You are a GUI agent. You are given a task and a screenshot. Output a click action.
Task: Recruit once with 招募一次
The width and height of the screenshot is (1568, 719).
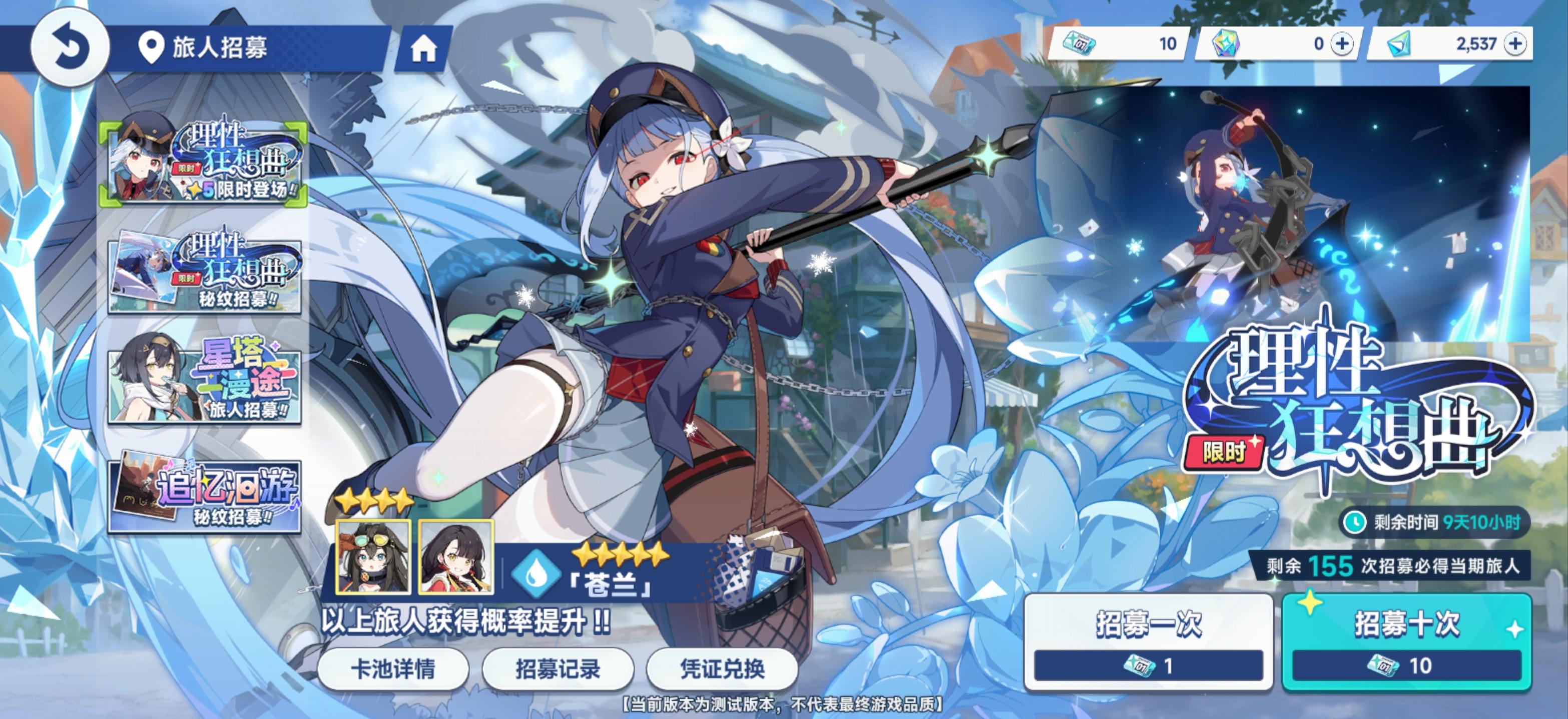pos(1149,640)
